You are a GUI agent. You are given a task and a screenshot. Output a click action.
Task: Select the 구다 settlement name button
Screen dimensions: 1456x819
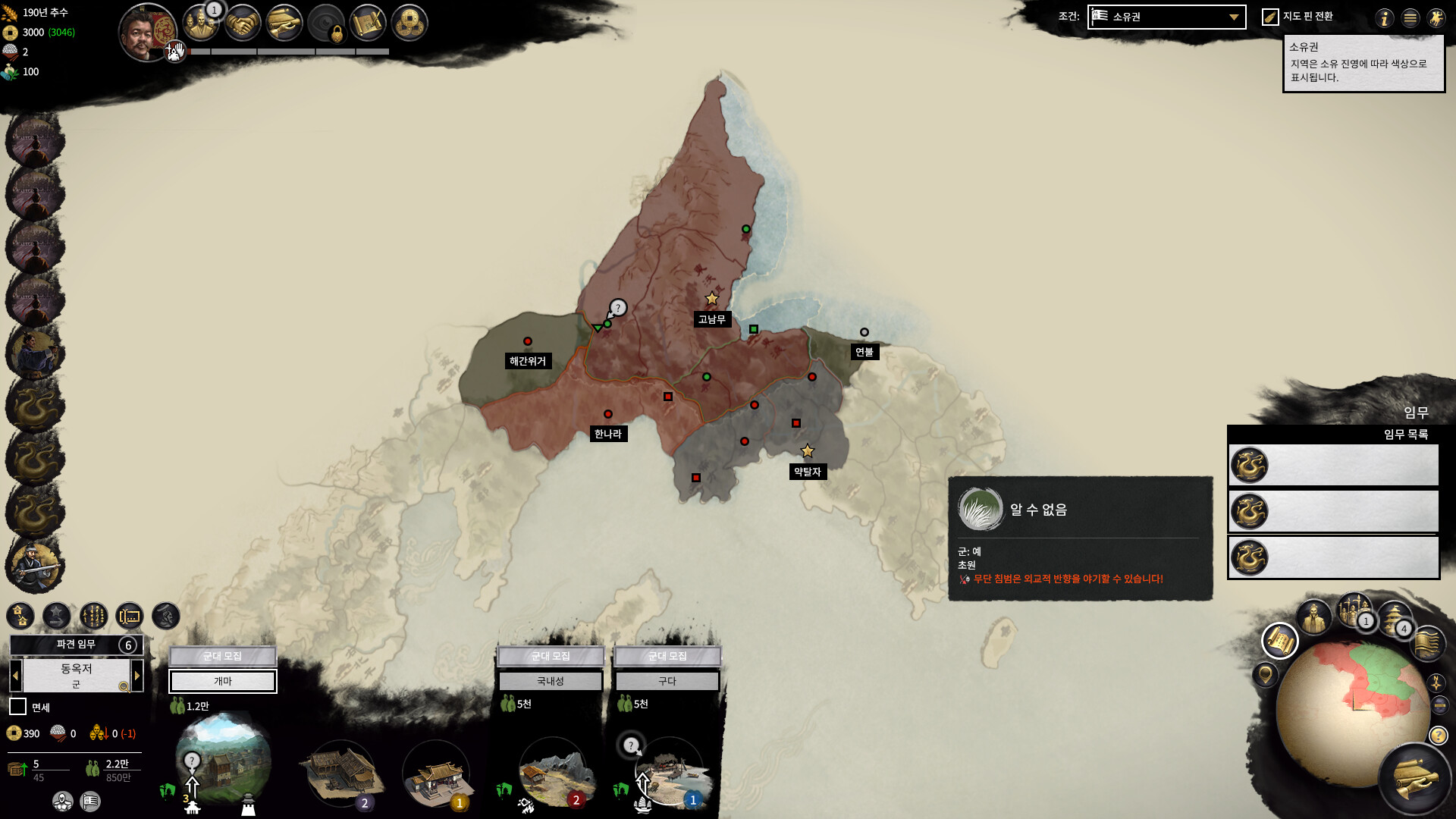(667, 681)
